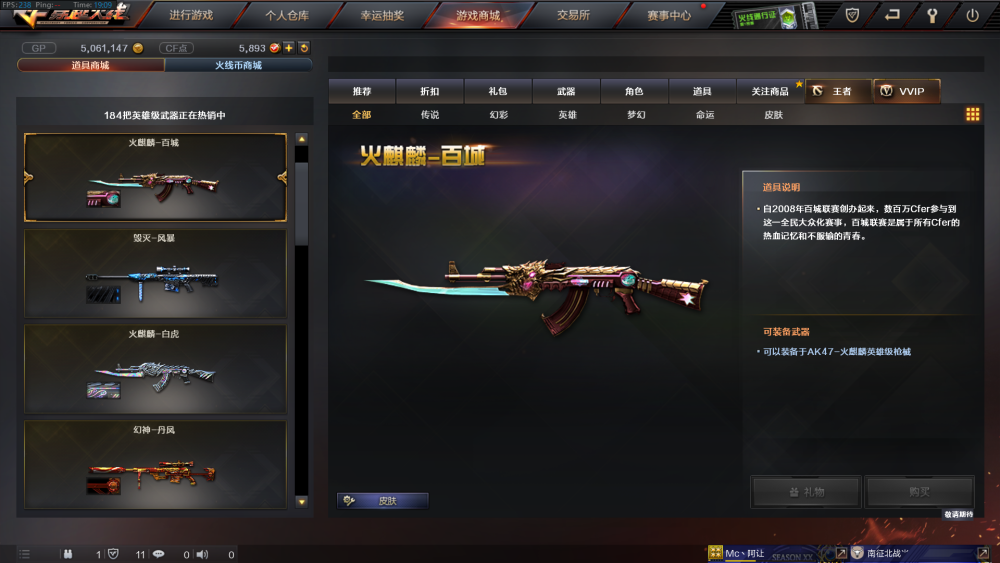Open the 赛事中心 menu
The height and width of the screenshot is (563, 1000).
coord(669,15)
